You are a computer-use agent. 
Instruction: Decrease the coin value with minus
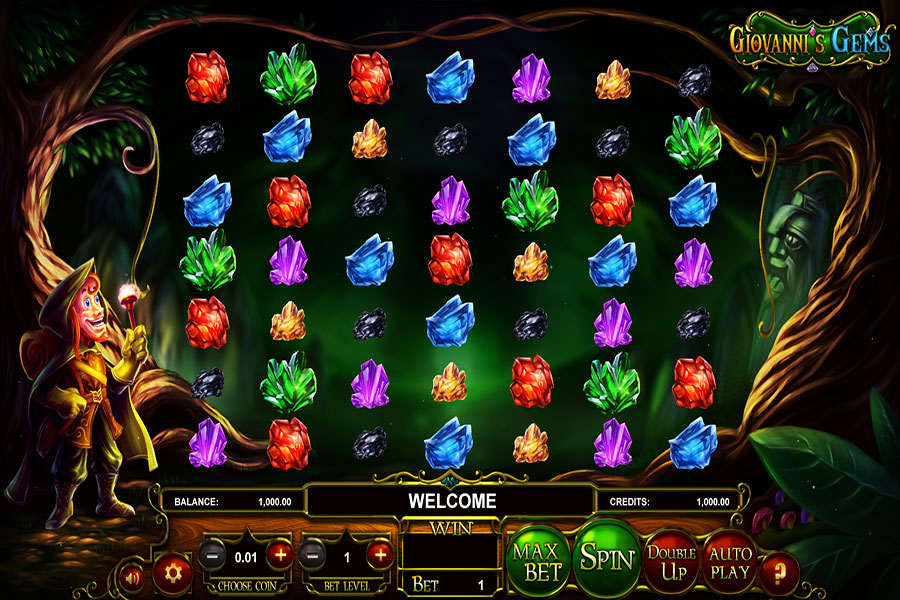(212, 553)
